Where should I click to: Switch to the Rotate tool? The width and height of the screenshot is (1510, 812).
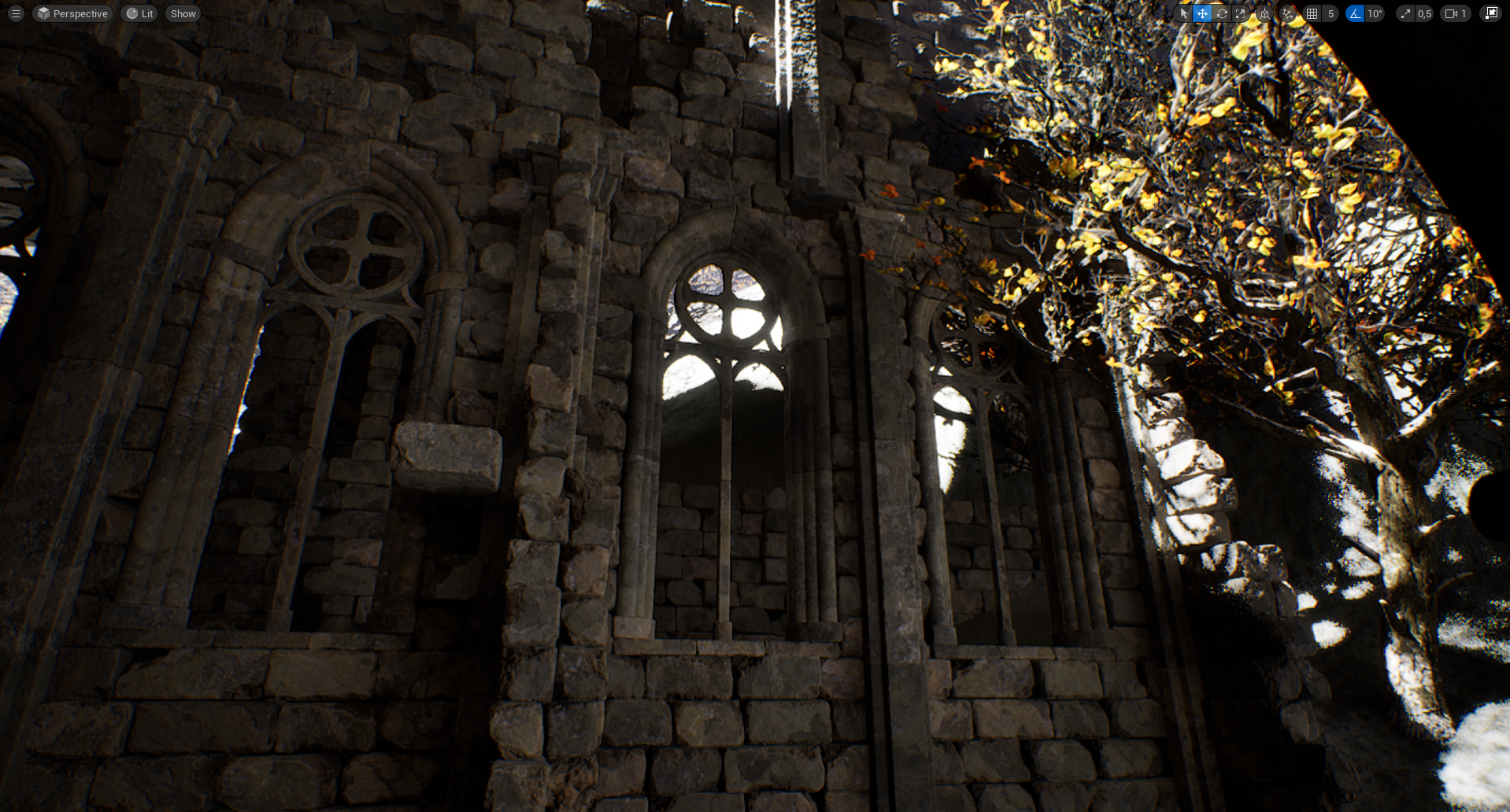[1221, 13]
